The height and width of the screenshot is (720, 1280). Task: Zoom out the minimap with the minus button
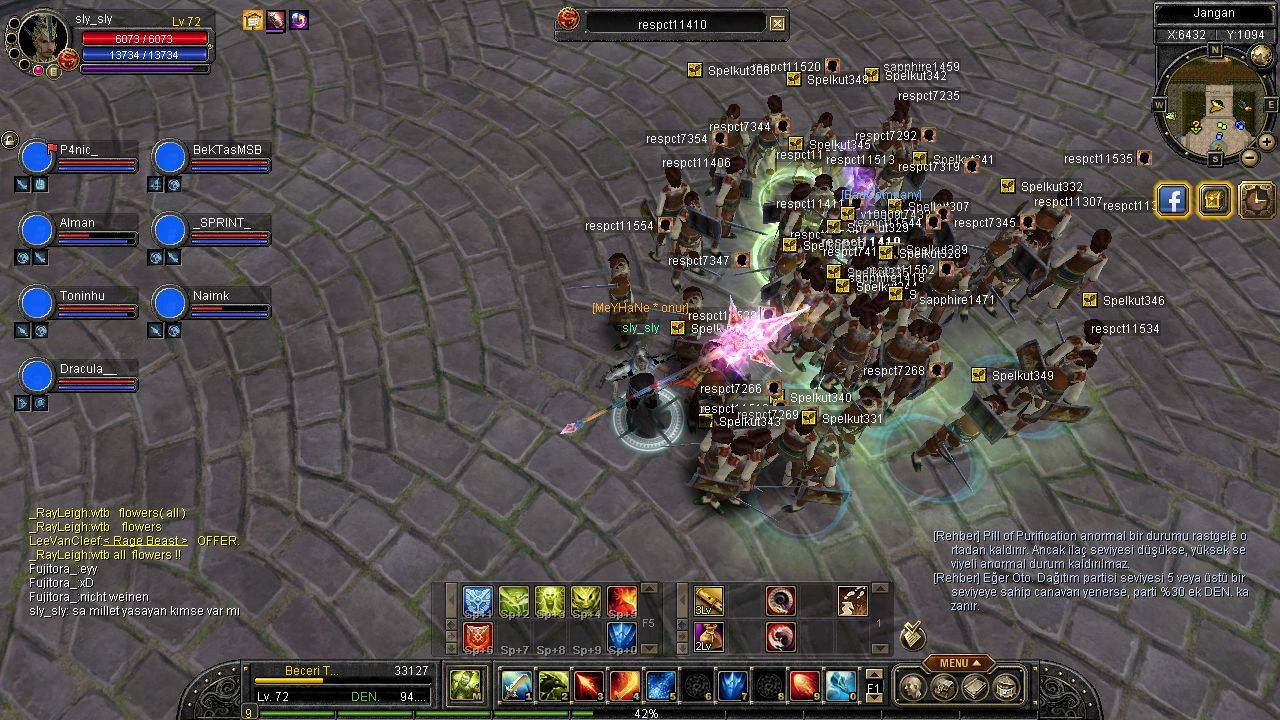click(1250, 157)
